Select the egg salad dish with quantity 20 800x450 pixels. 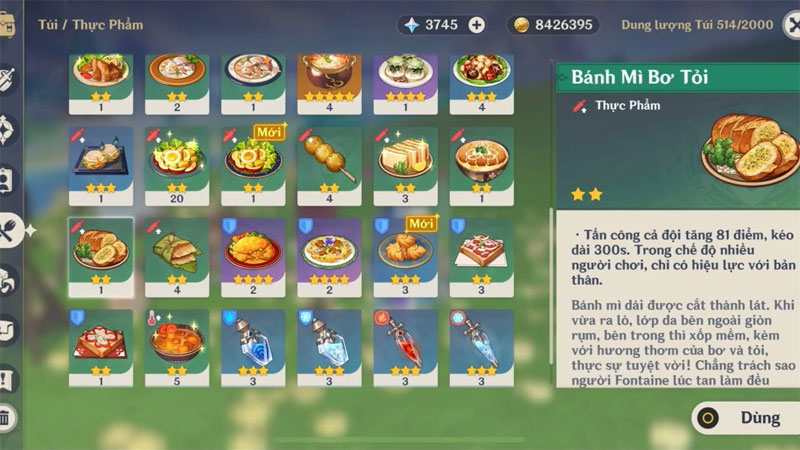point(177,159)
